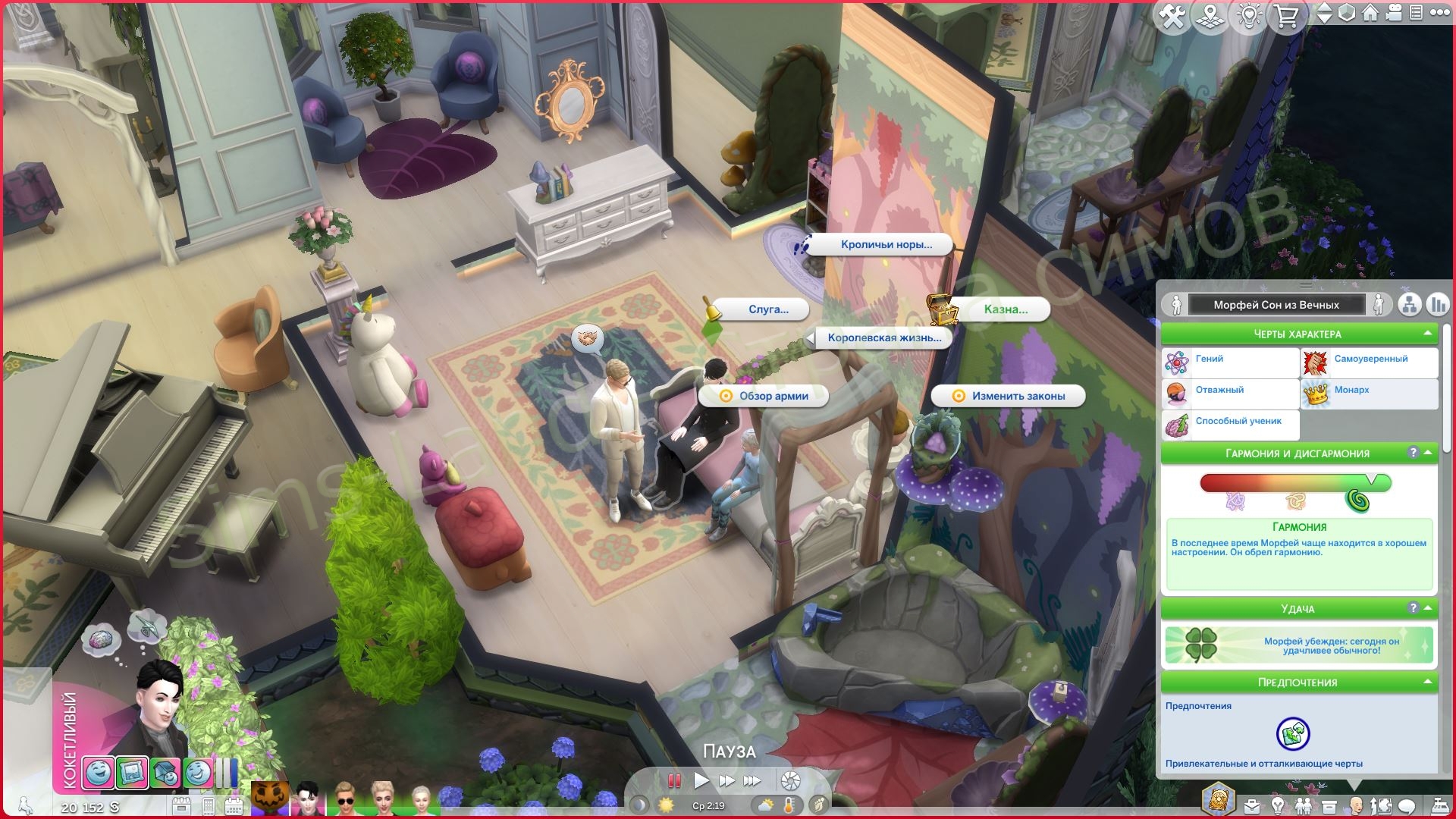Choose Королевская жизнь... from the interaction menu
Image resolution: width=1456 pixels, height=819 pixels.
[881, 339]
